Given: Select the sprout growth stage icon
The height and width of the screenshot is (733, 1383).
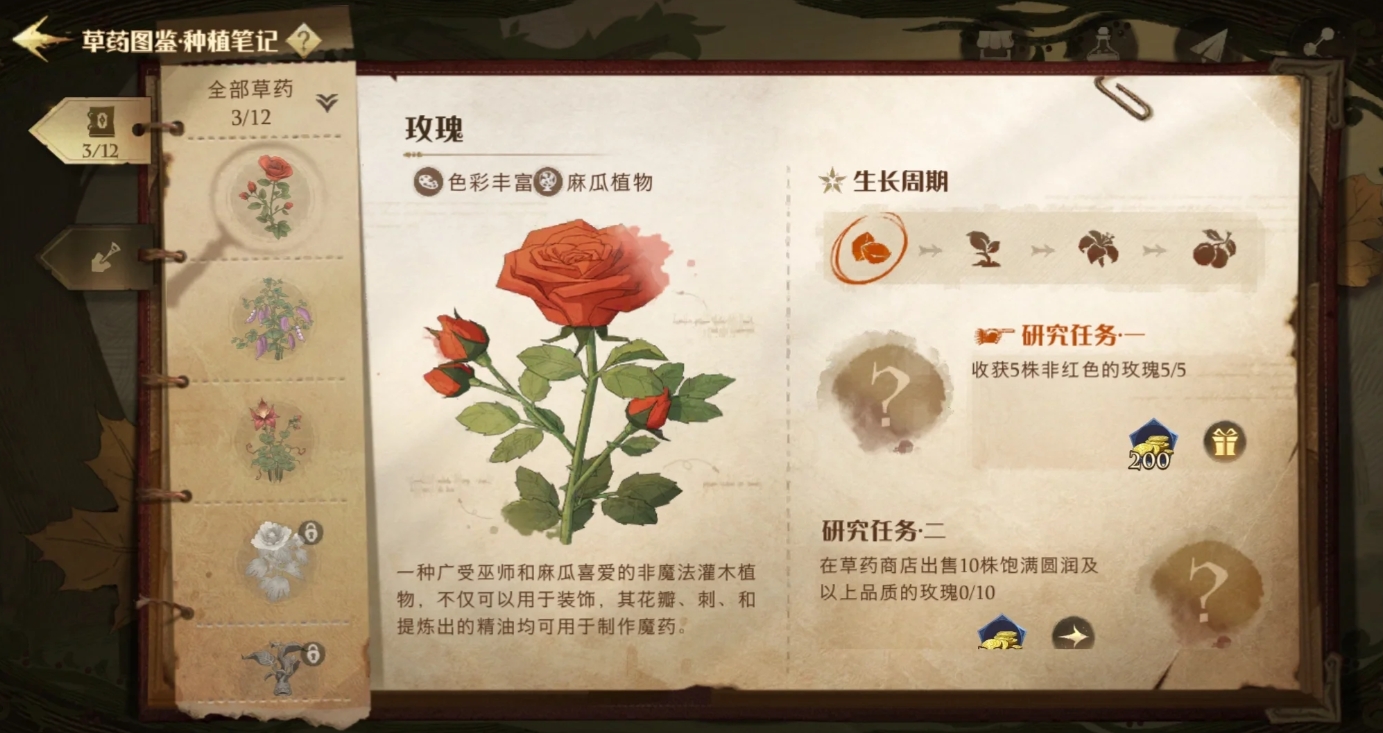Looking at the screenshot, I should [x=984, y=249].
